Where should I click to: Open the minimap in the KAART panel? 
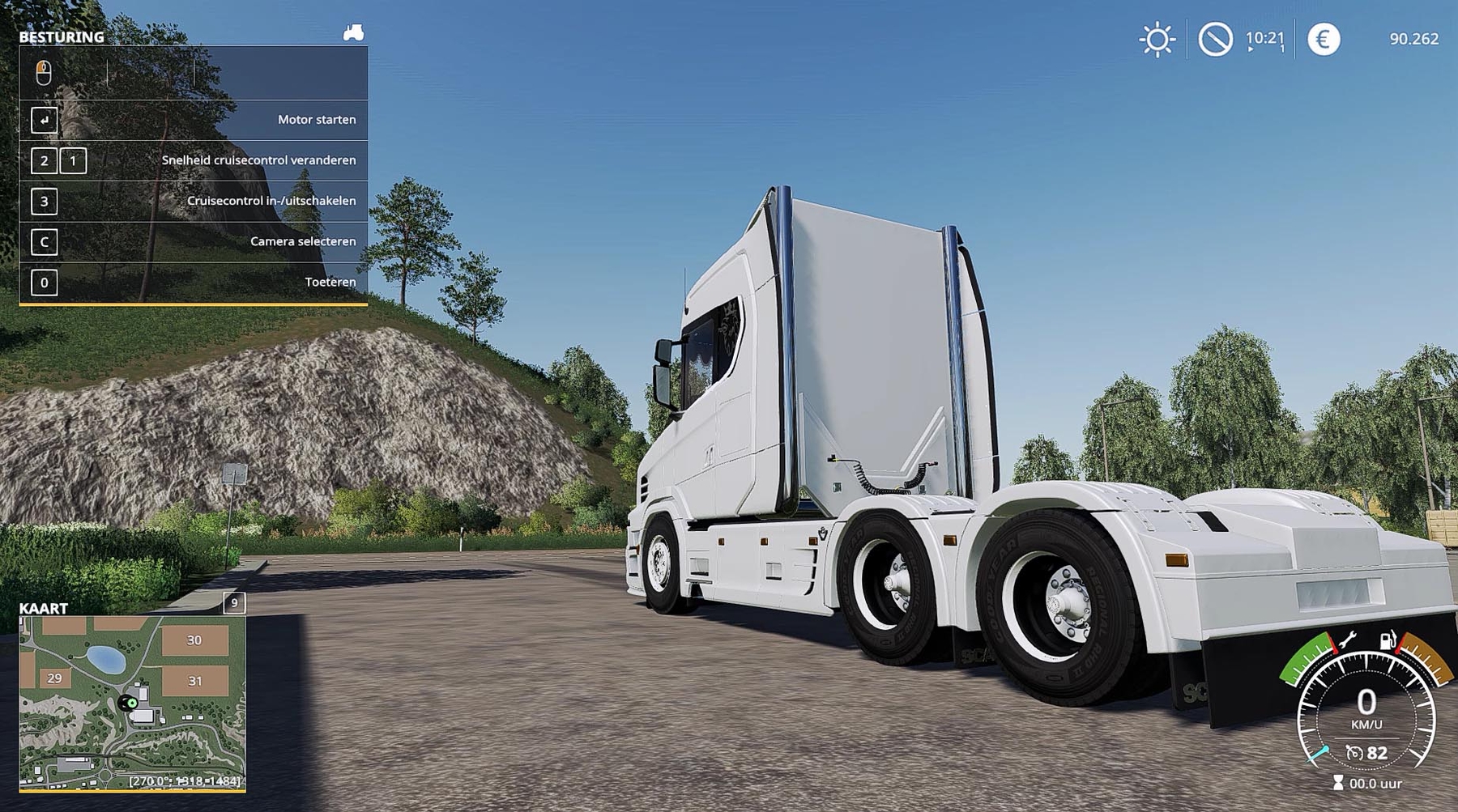point(132,703)
